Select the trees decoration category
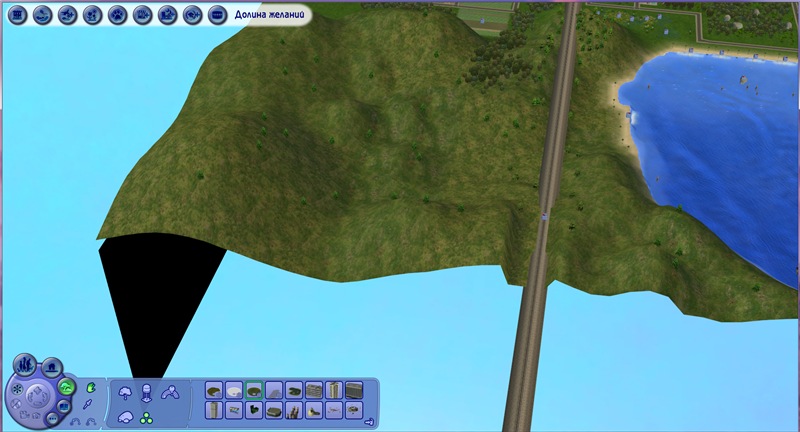Viewport: 800px width, 432px height. coord(126,391)
